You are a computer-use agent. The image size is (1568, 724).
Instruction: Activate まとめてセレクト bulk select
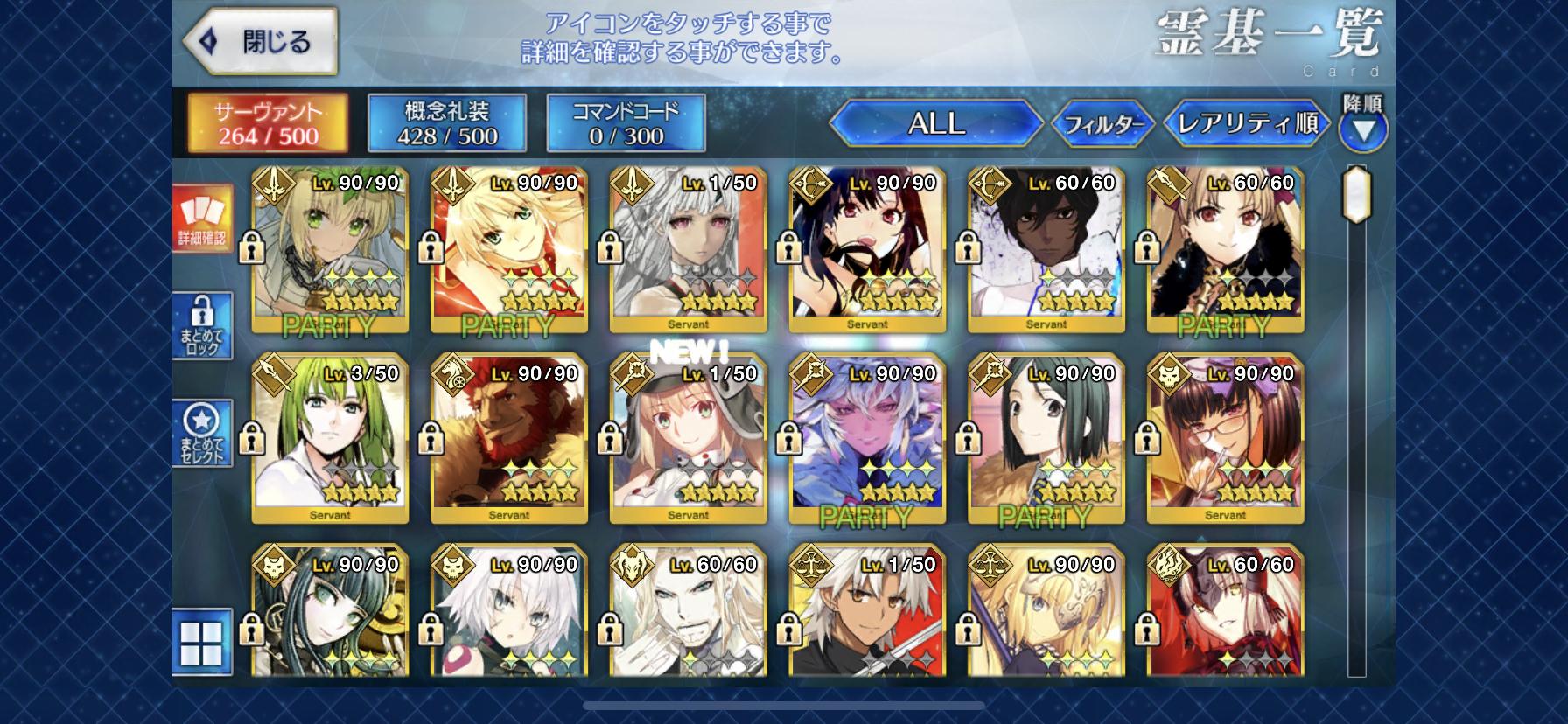pos(202,433)
